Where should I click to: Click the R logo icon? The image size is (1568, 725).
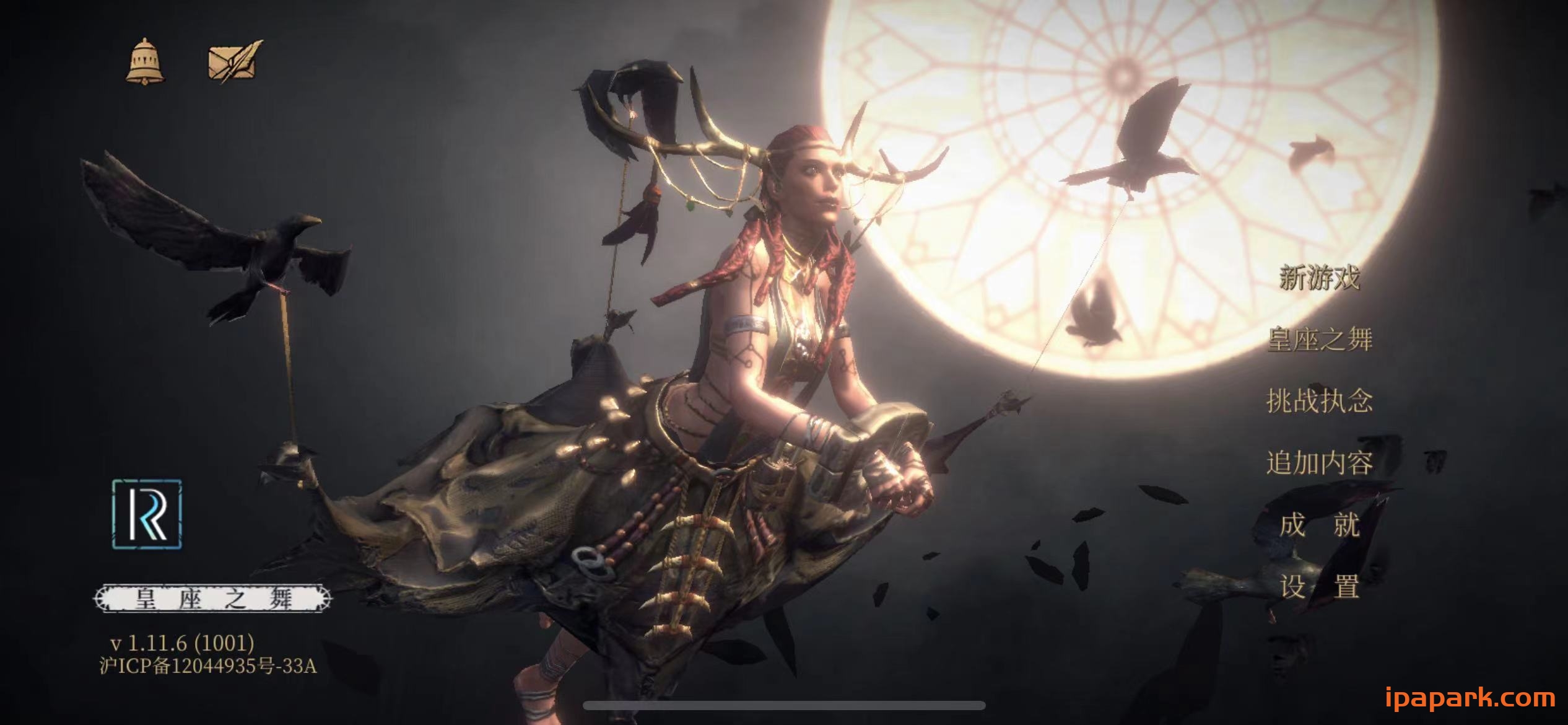pyautogui.click(x=147, y=514)
